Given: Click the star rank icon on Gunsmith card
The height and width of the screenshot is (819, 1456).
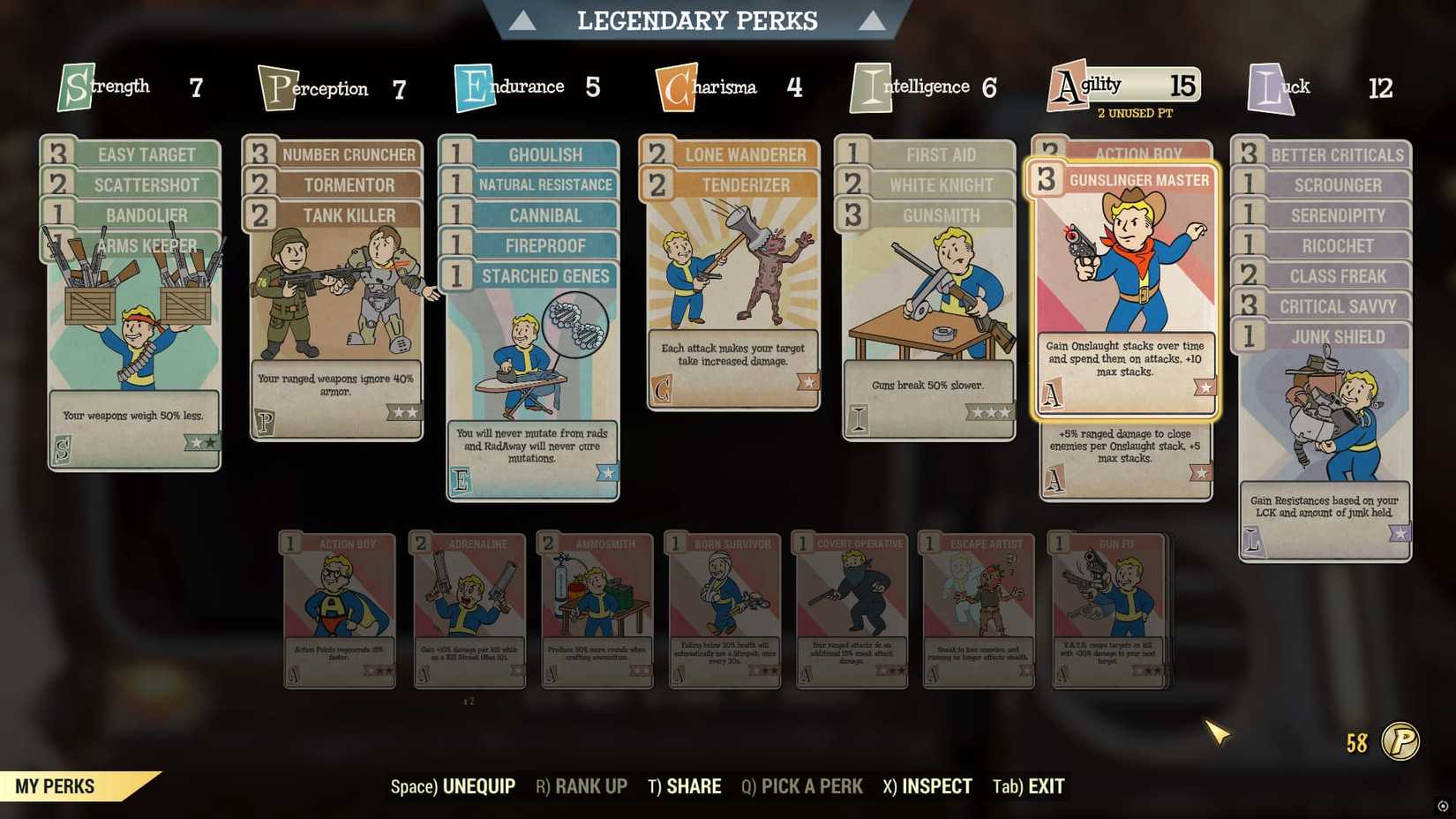Looking at the screenshot, I should [x=990, y=410].
